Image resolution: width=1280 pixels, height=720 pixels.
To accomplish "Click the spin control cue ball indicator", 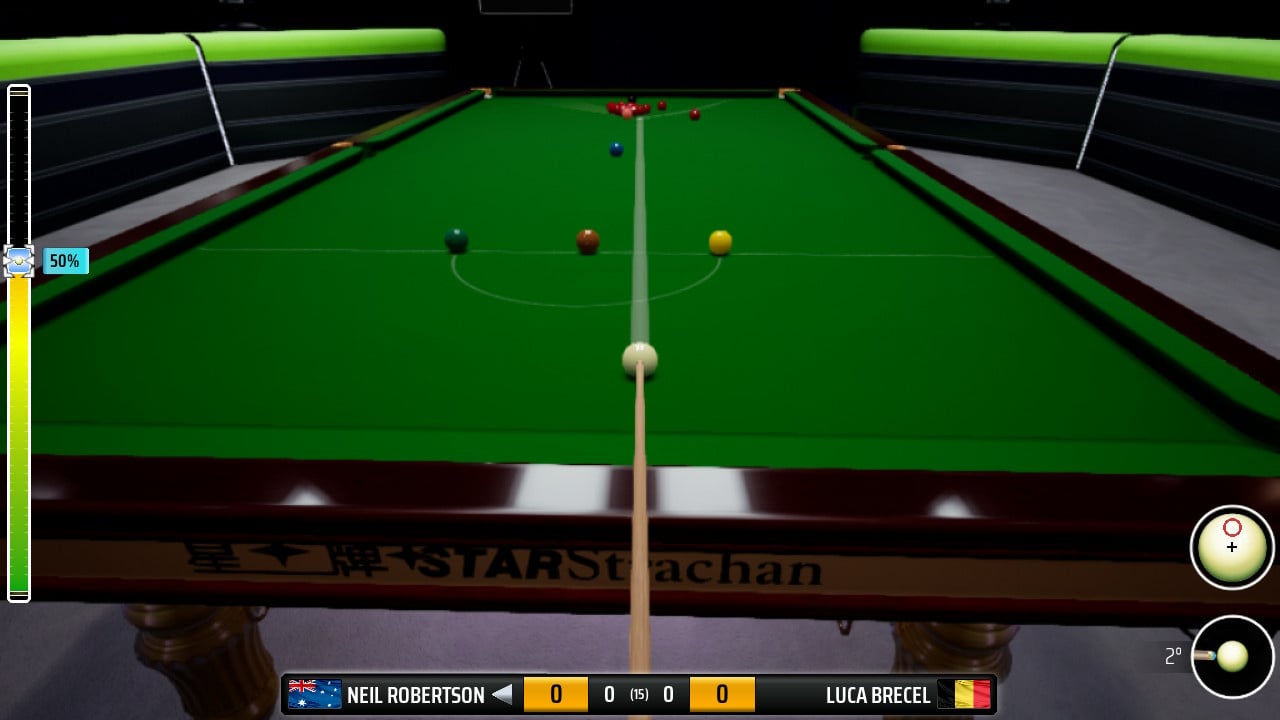I will 1232,546.
